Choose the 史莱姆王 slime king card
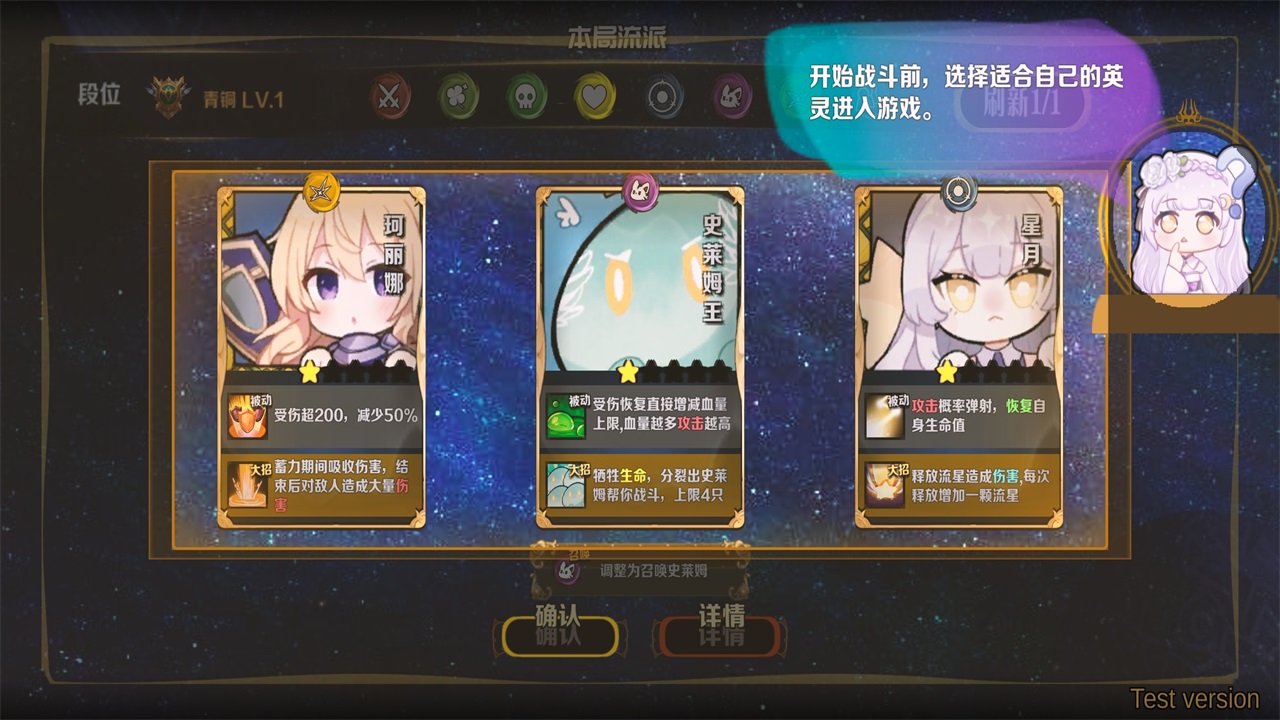 pos(640,290)
